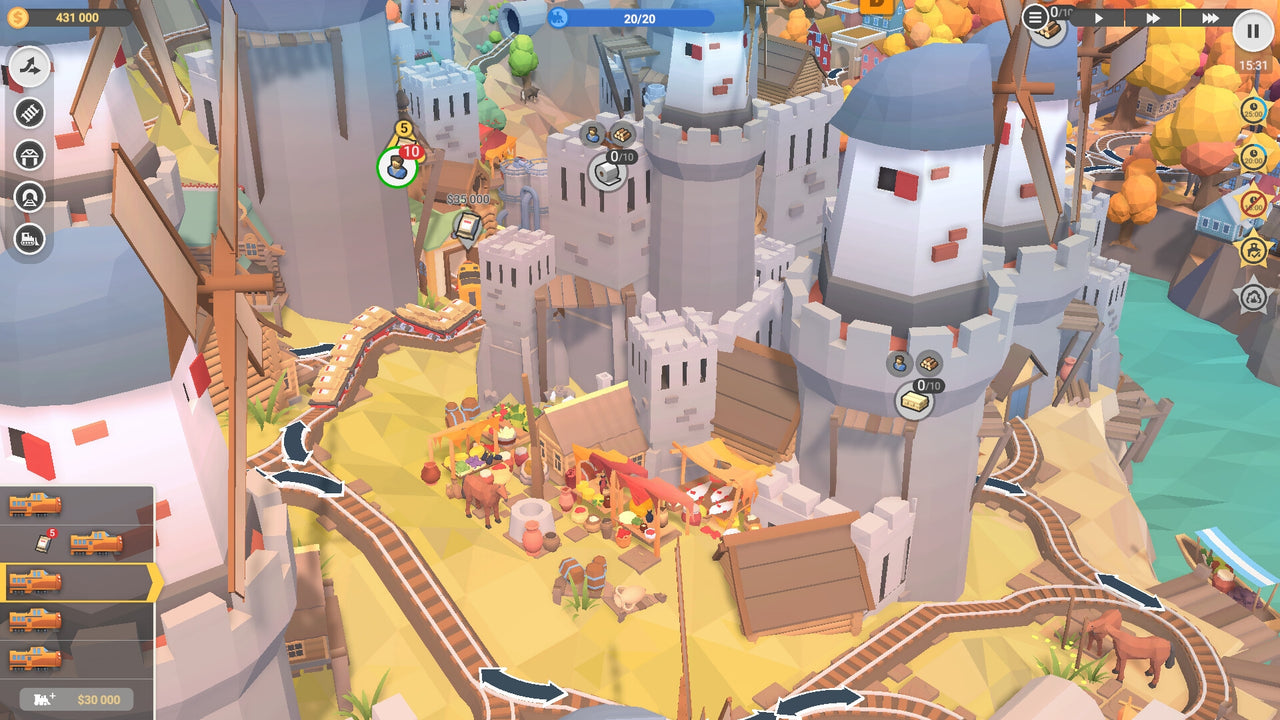
Task: Toggle triple-speed fast forward
Action: pos(1211,17)
